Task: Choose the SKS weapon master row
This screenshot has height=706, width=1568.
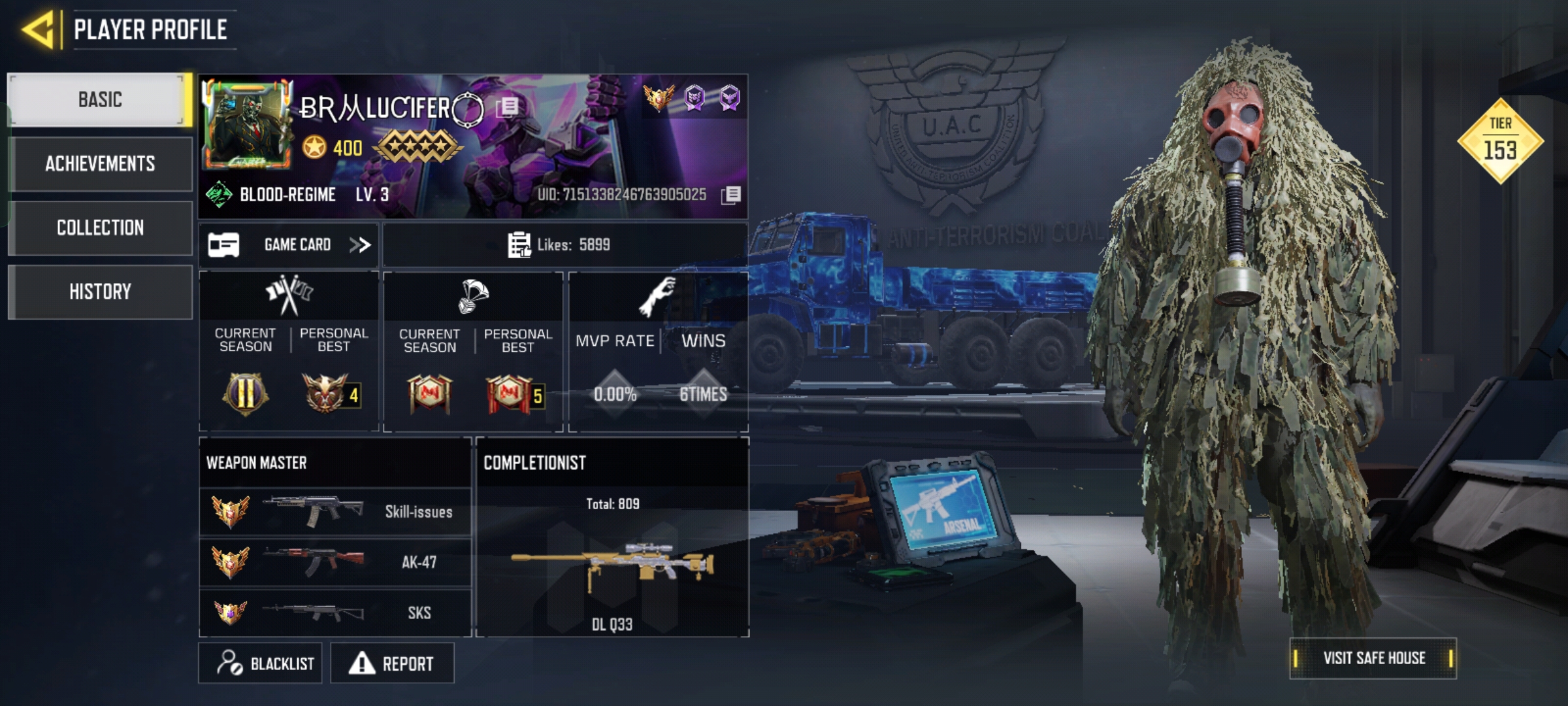Action: (335, 613)
